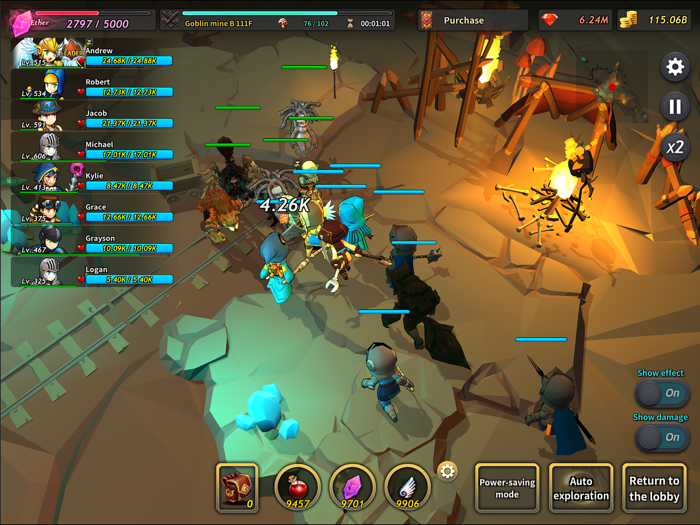Use the red potion item slot
This screenshot has width=700, height=525.
[297, 486]
